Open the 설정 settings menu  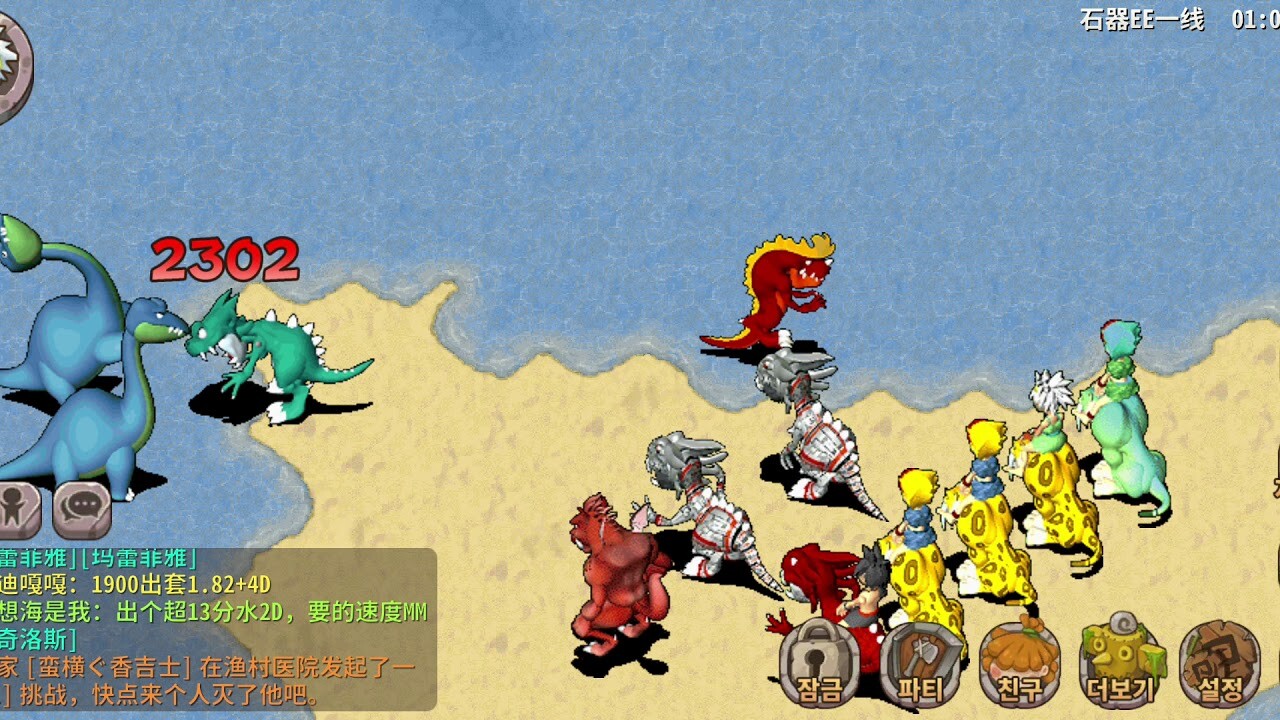[x=1219, y=662]
